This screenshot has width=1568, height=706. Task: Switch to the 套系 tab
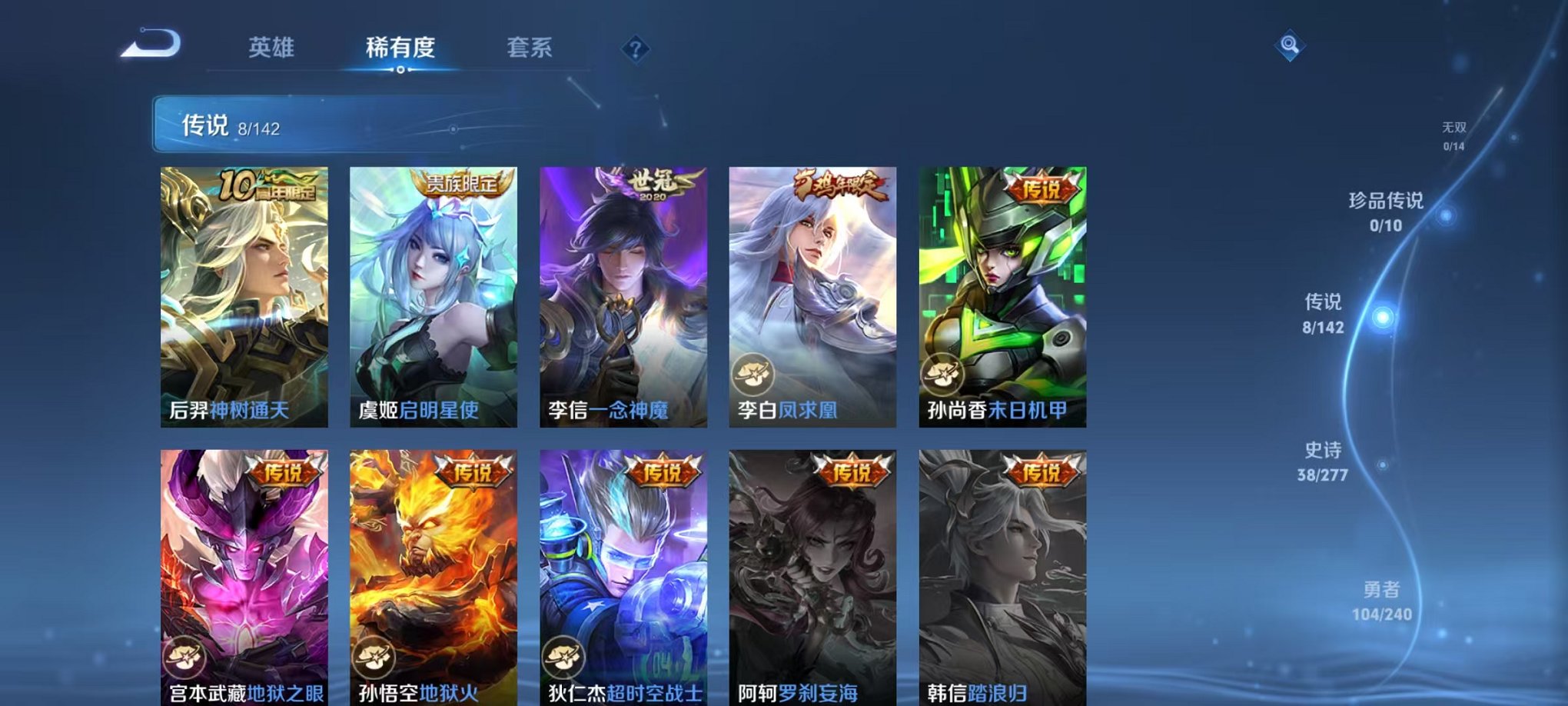535,45
